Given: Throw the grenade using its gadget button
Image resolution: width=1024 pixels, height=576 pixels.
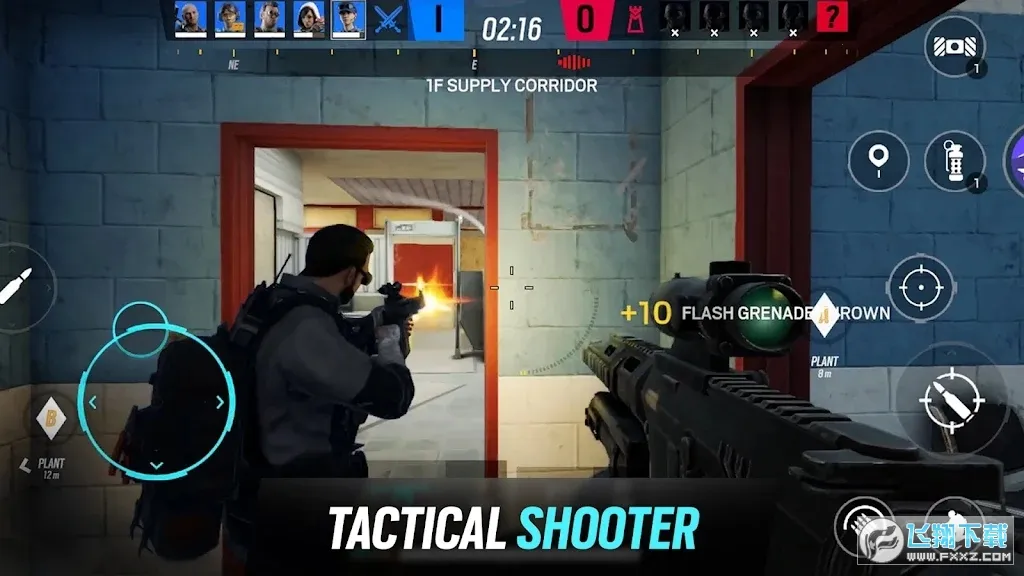Looking at the screenshot, I should coord(954,161).
